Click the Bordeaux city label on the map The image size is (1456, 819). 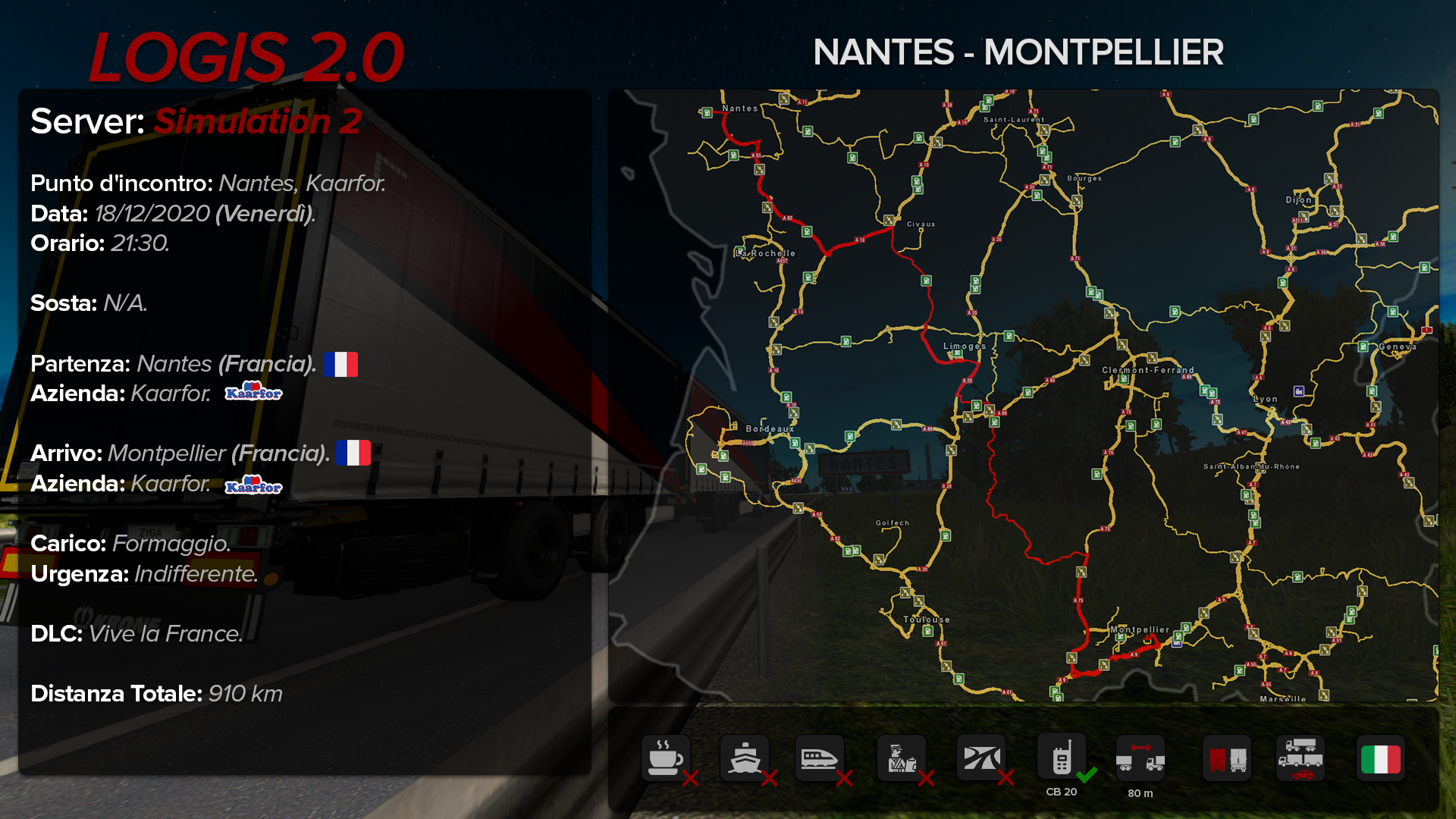pos(770,429)
